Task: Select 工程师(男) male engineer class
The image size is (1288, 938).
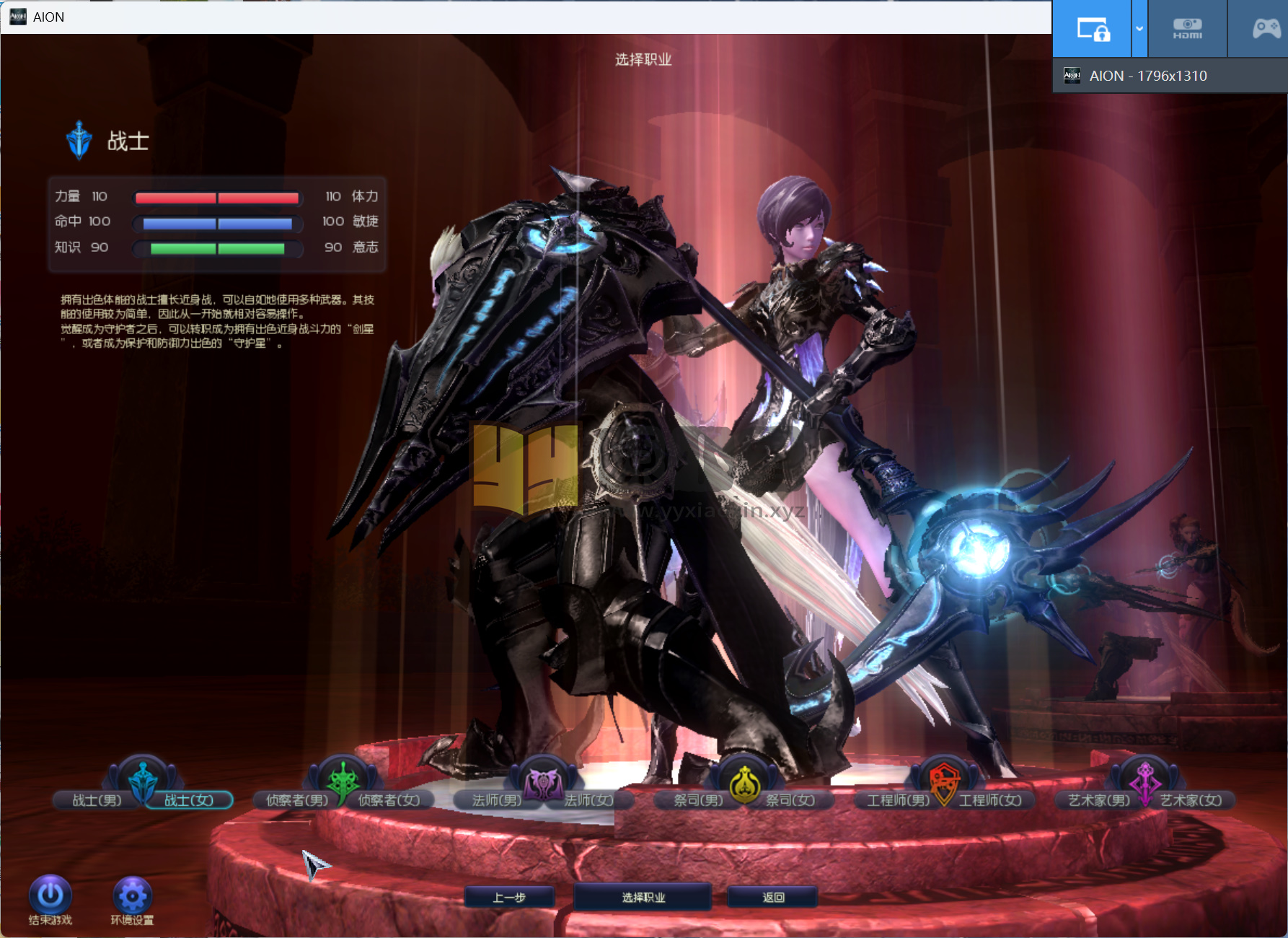Action: click(x=898, y=800)
